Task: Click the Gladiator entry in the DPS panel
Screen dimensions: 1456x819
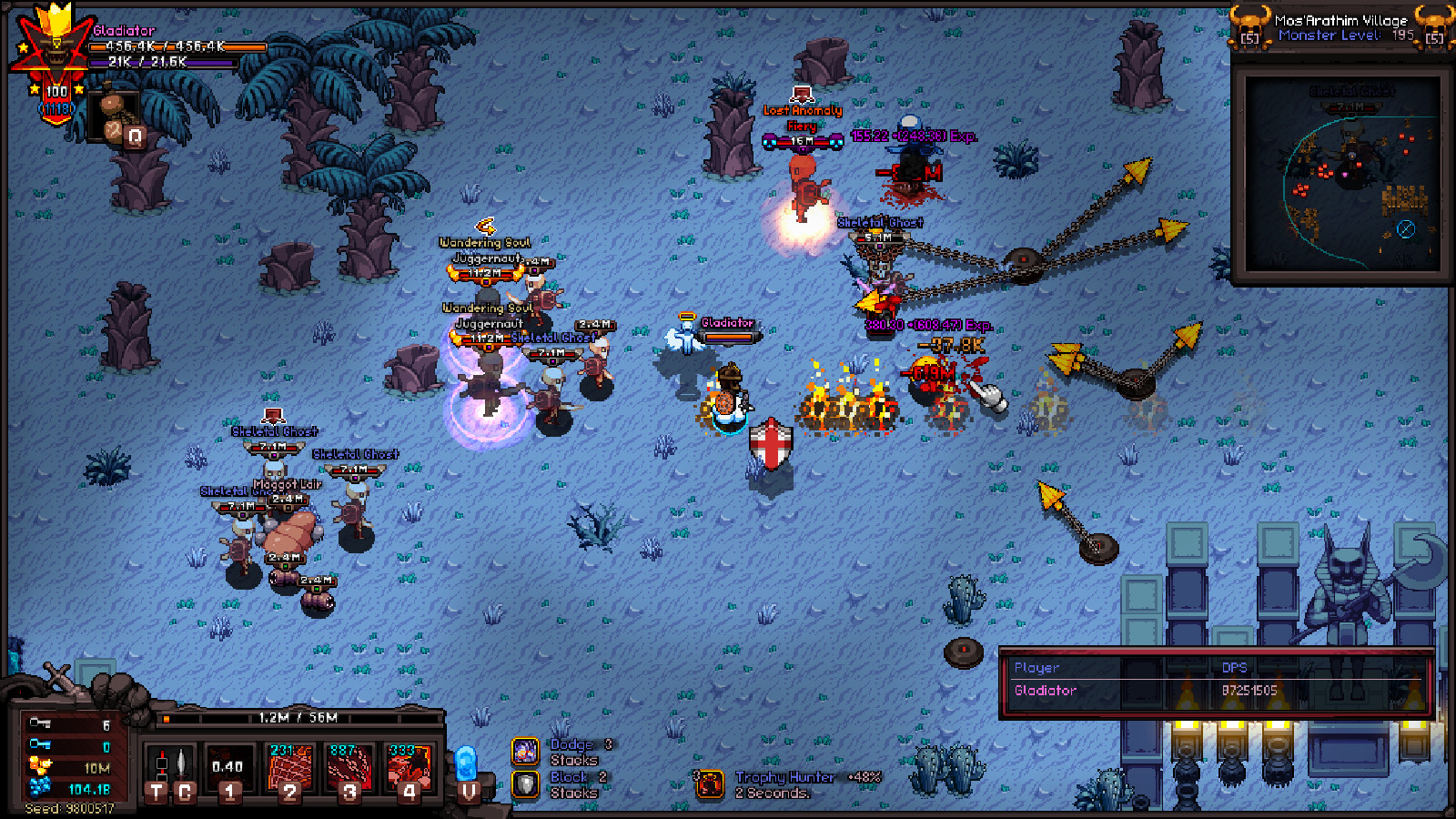Action: 1046,691
